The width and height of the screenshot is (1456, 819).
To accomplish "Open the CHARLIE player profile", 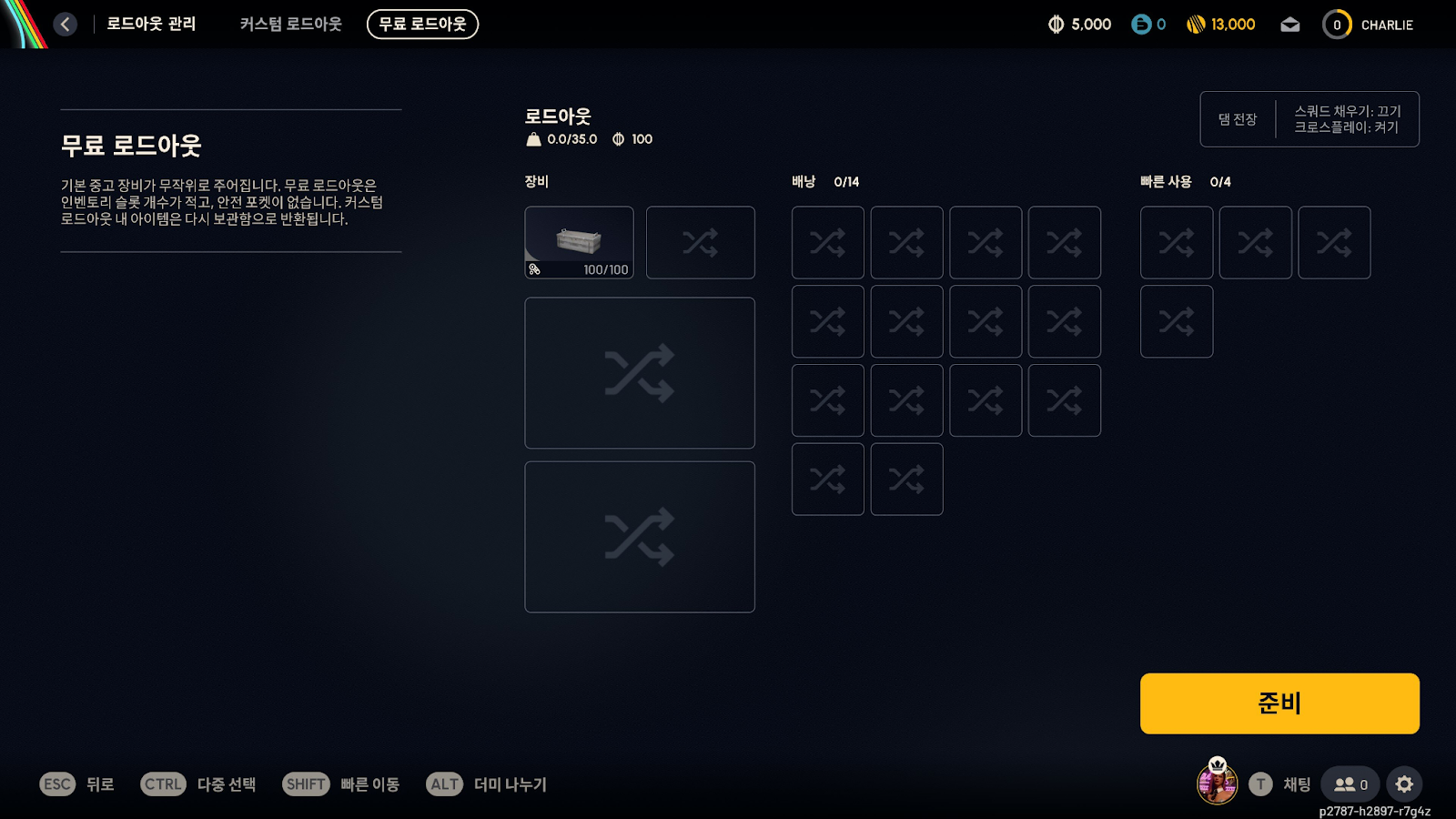I will [1369, 25].
